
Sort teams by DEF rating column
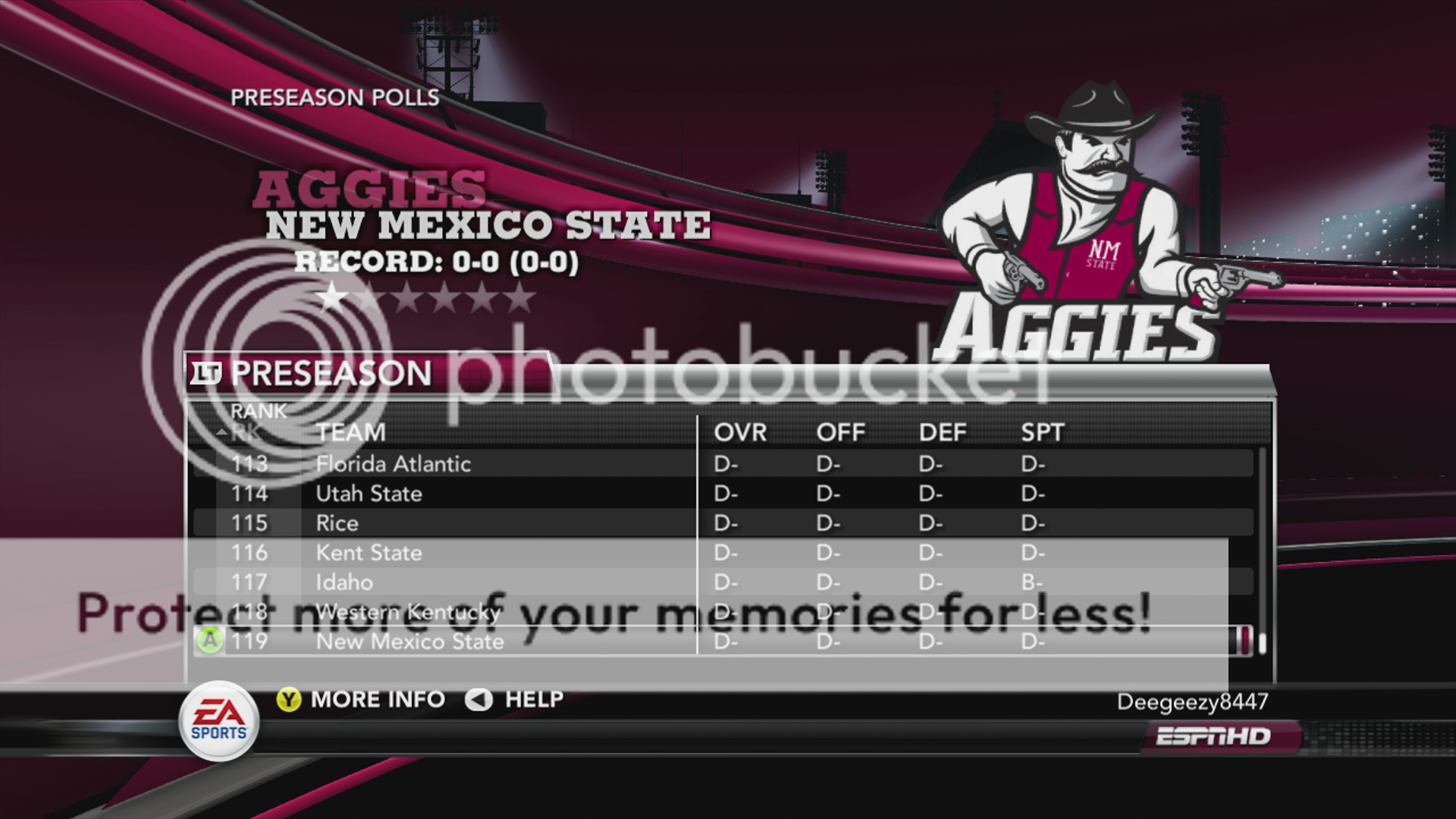click(x=943, y=432)
